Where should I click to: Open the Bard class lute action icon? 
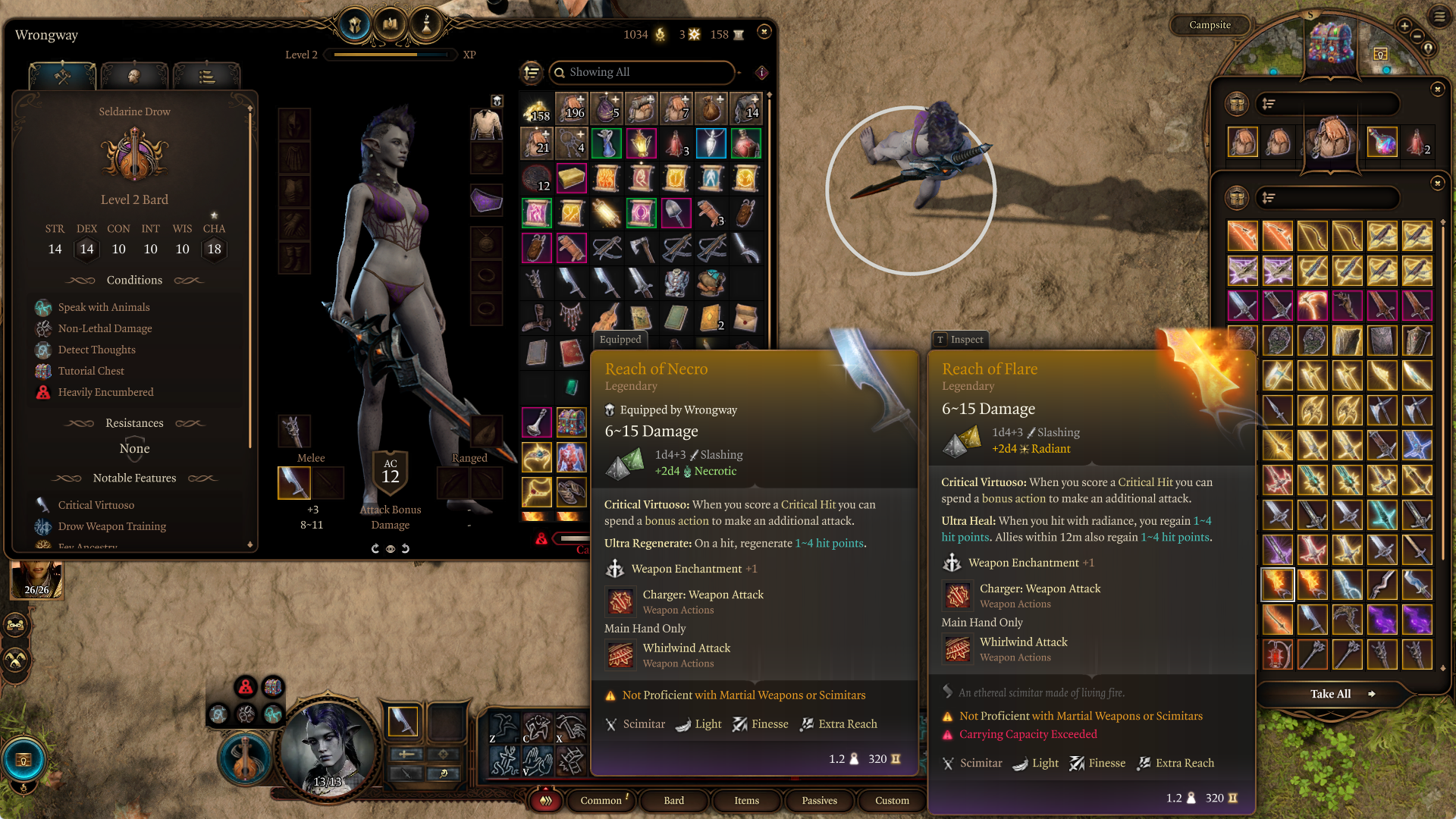[244, 758]
